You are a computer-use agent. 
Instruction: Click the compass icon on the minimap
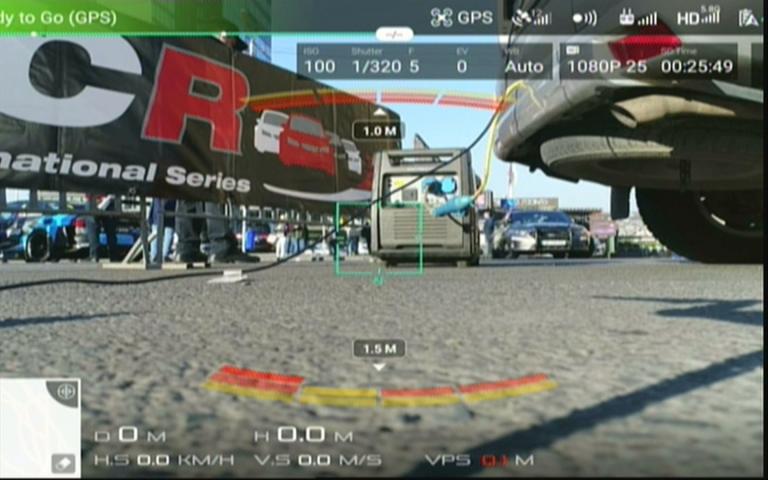tap(66, 391)
